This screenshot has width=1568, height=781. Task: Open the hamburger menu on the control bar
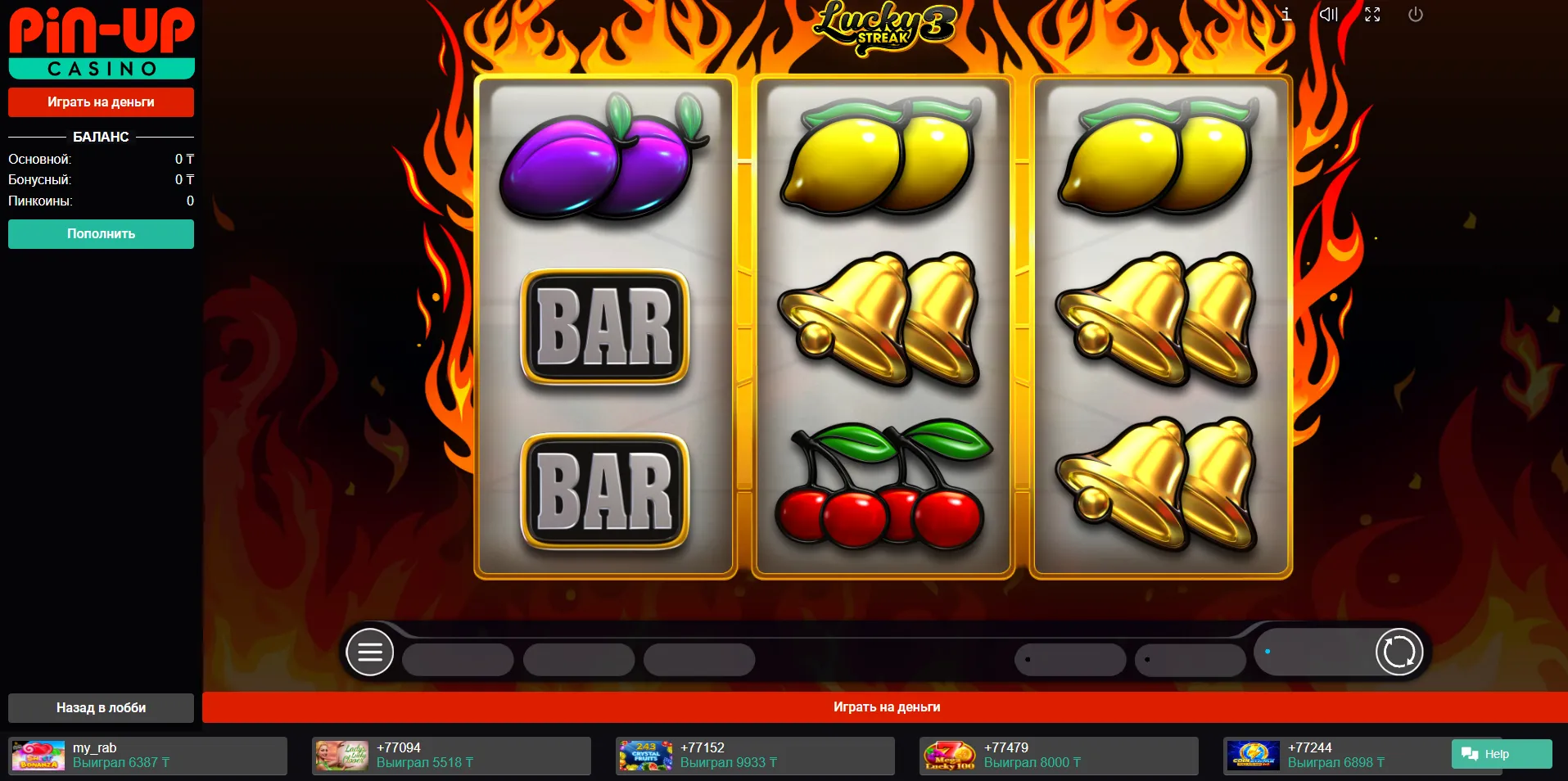click(370, 652)
